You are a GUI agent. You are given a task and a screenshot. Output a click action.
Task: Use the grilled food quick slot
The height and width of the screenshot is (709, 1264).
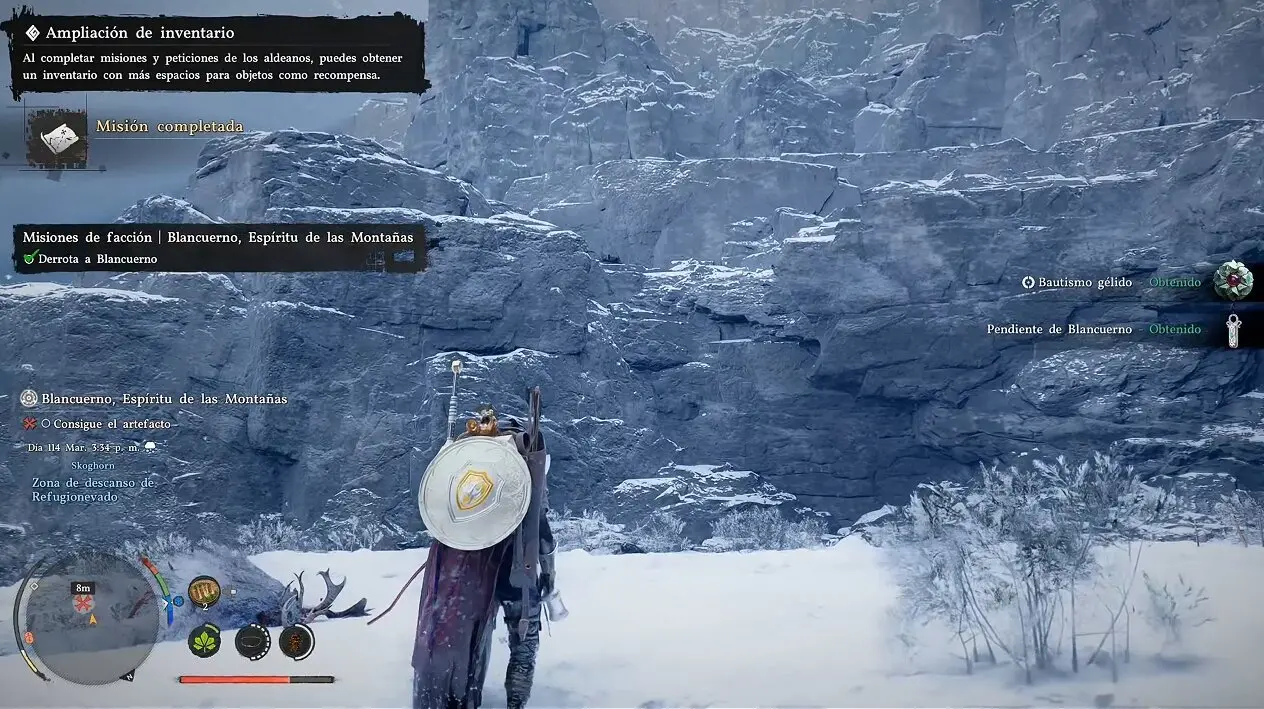tap(204, 591)
